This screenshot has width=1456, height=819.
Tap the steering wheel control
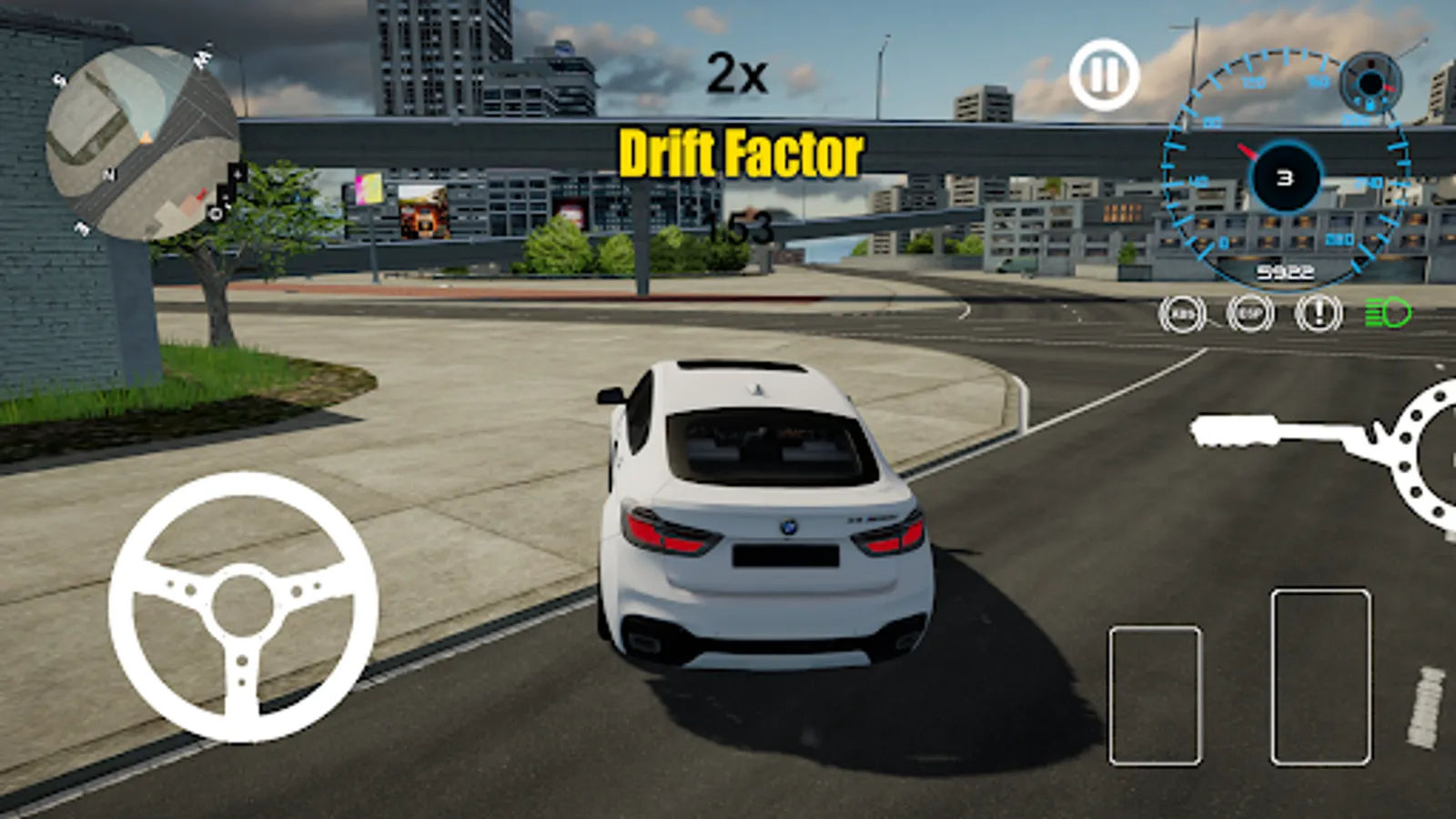[x=243, y=607]
